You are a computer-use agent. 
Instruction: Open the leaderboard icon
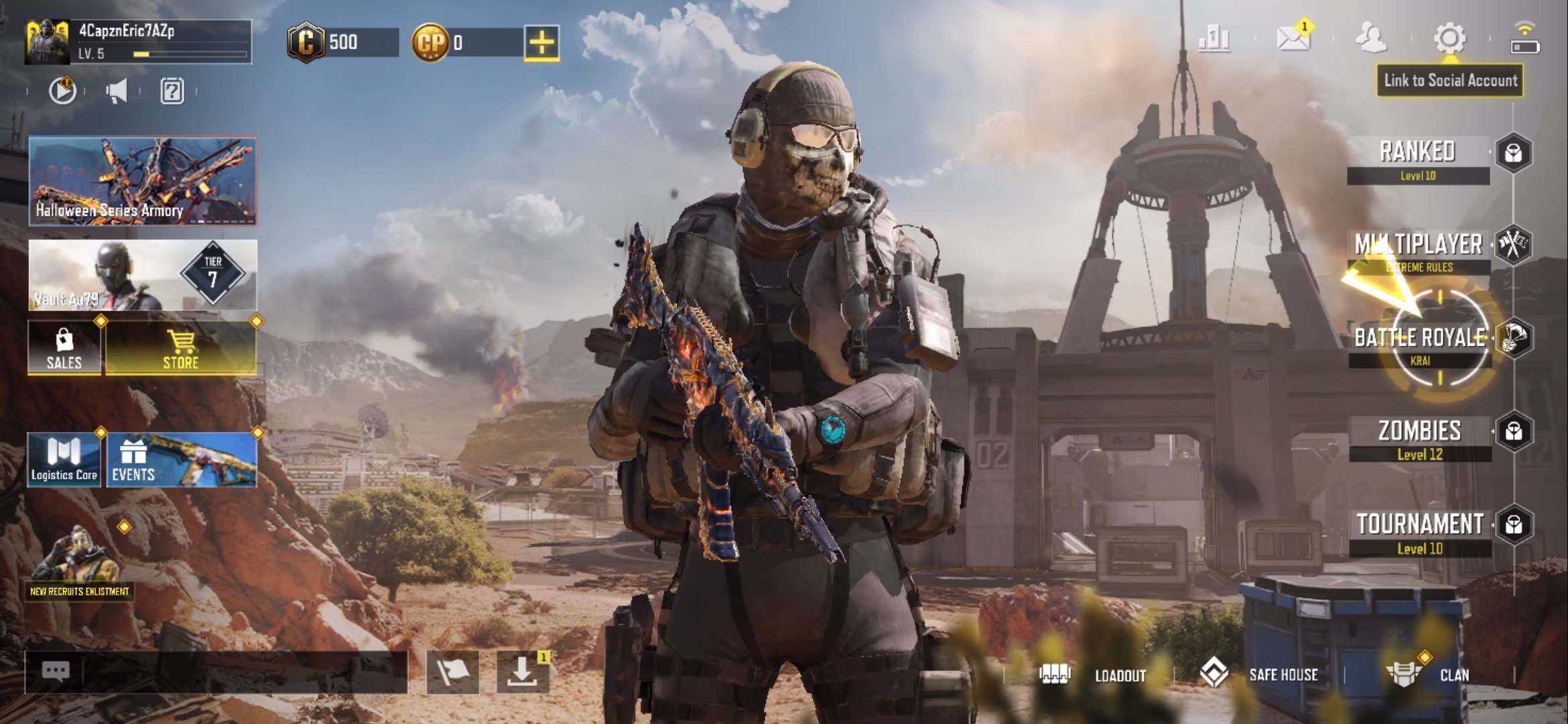point(1214,39)
